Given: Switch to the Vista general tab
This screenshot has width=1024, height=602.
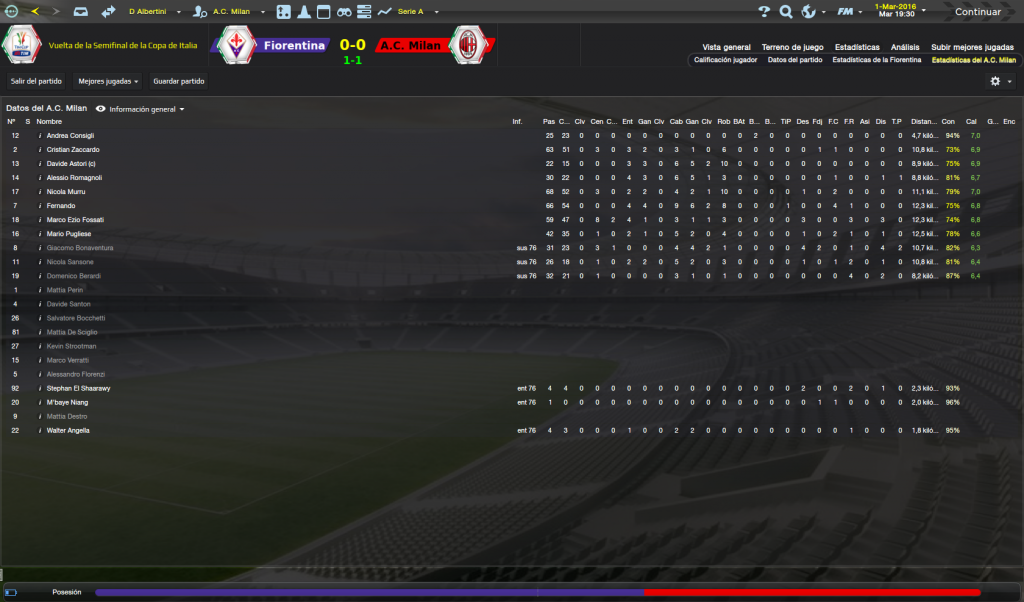Looking at the screenshot, I should pos(726,47).
